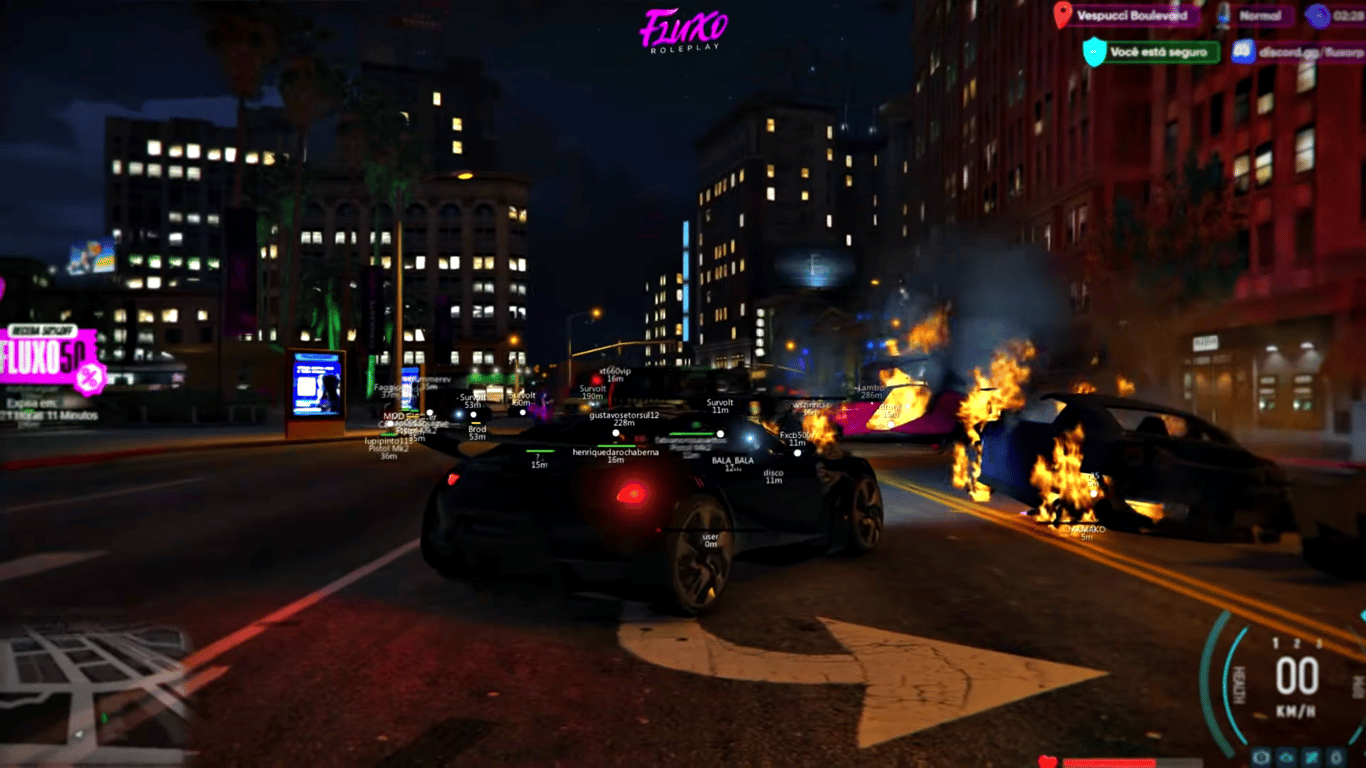Select the fuel icon under the KM/H gauge

tap(1336, 757)
